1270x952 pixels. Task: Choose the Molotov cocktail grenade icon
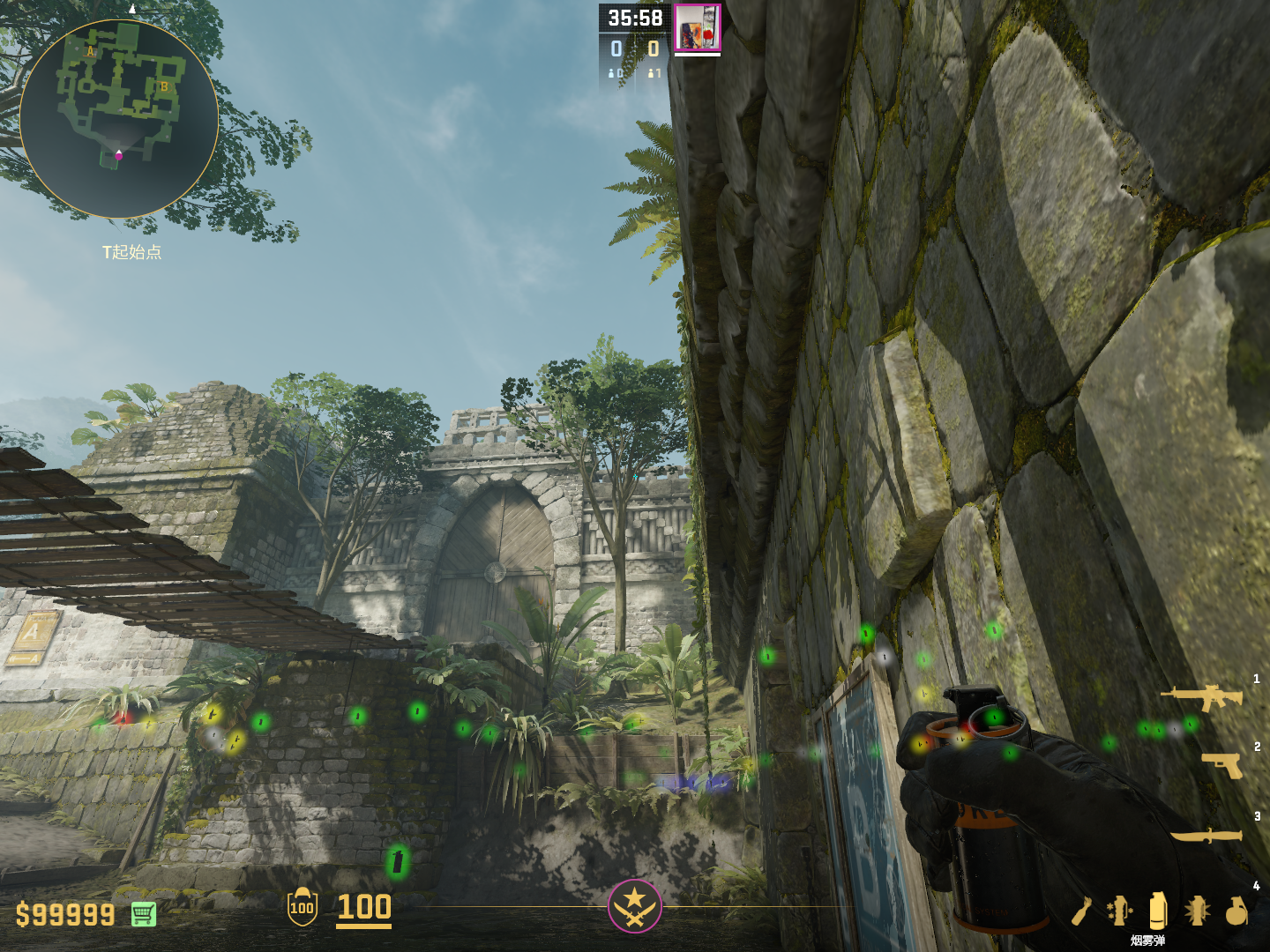[x=1082, y=911]
